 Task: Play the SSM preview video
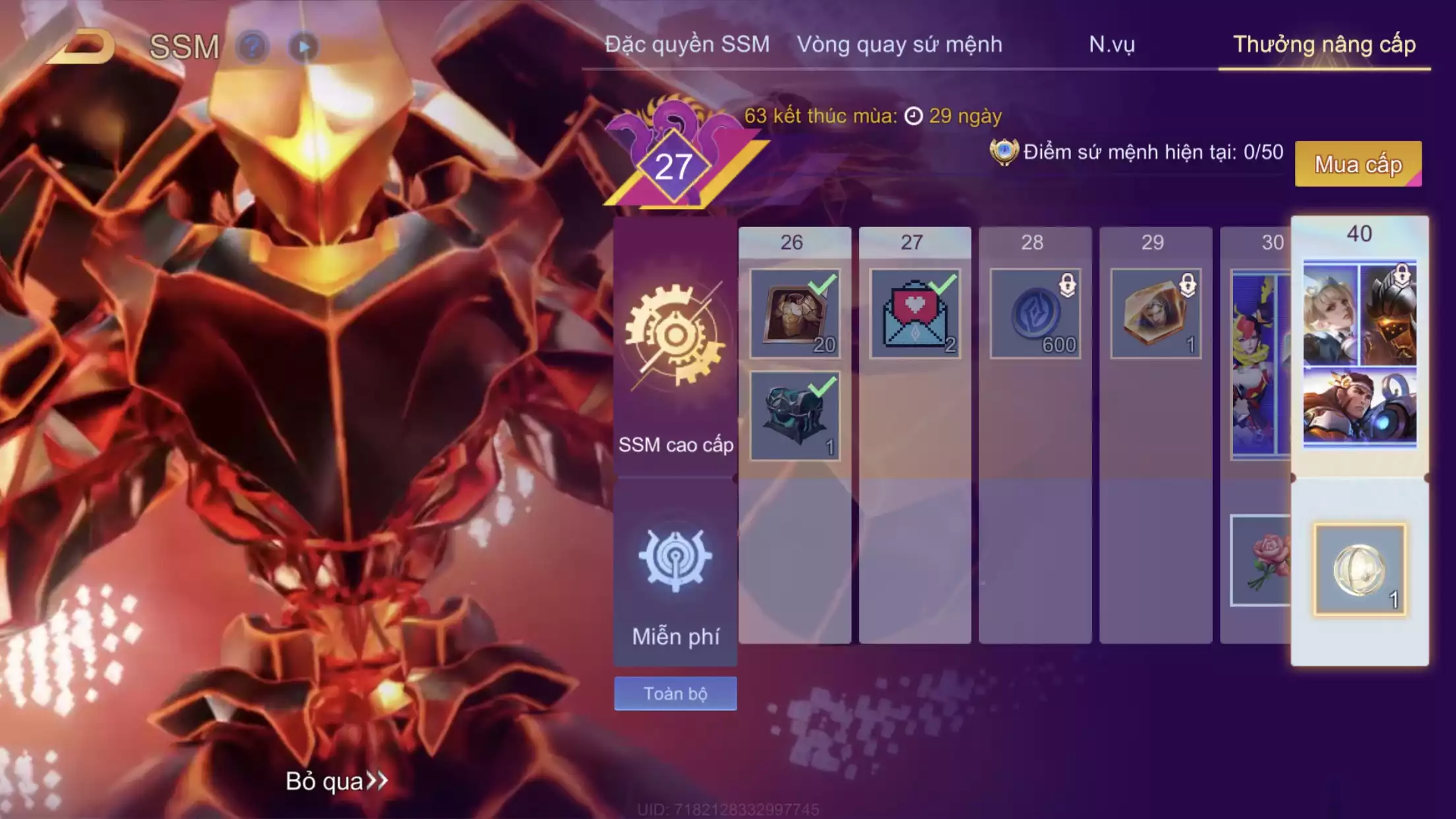click(304, 47)
